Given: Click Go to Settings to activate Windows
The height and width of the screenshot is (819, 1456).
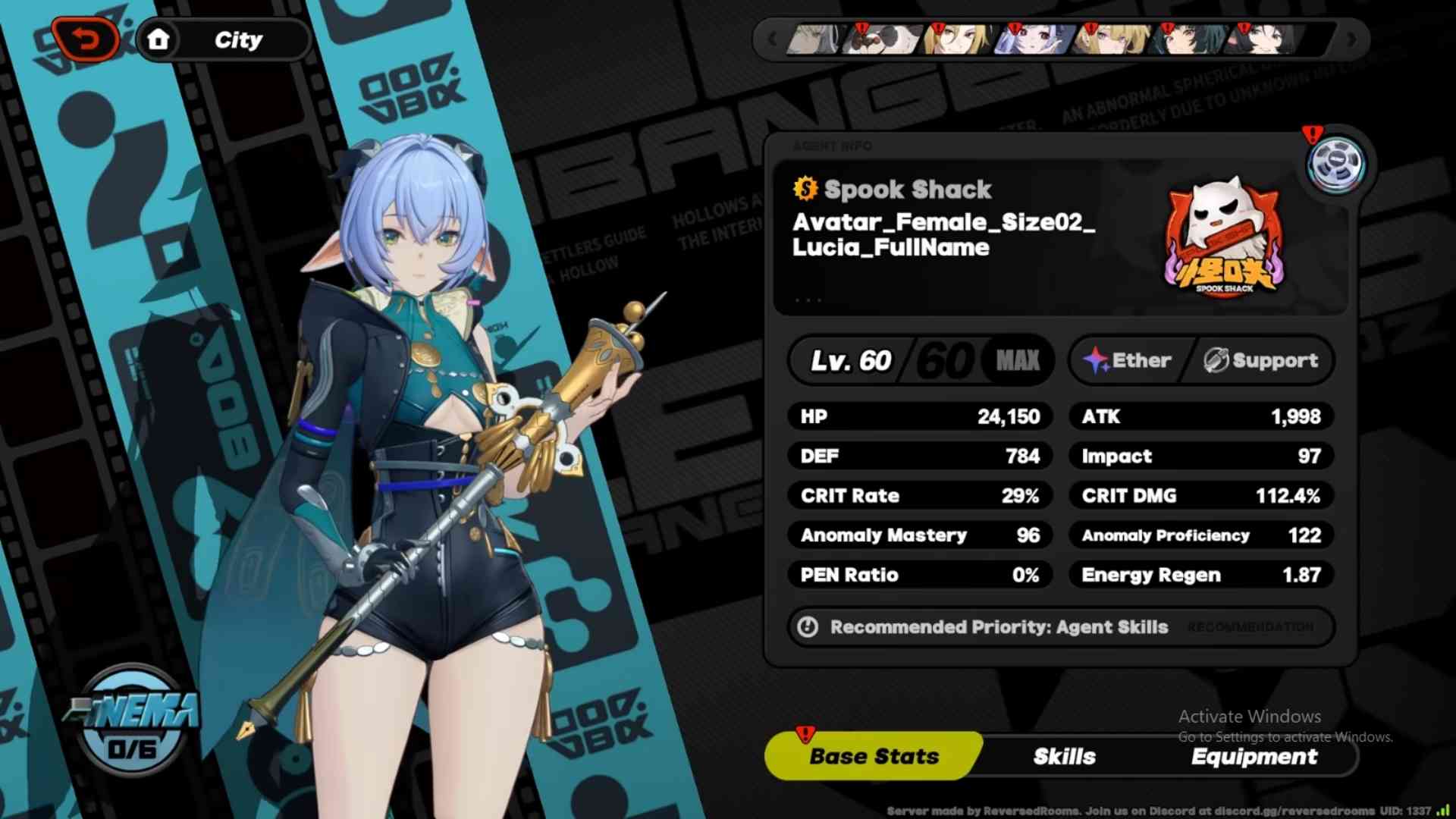Looking at the screenshot, I should pyautogui.click(x=1285, y=736).
